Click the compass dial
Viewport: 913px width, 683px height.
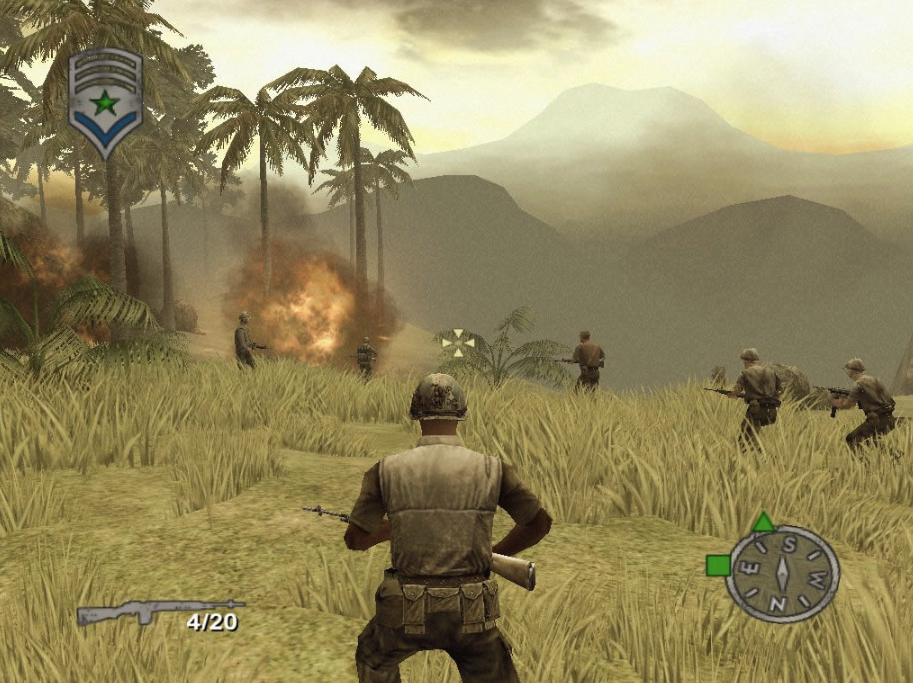782,573
